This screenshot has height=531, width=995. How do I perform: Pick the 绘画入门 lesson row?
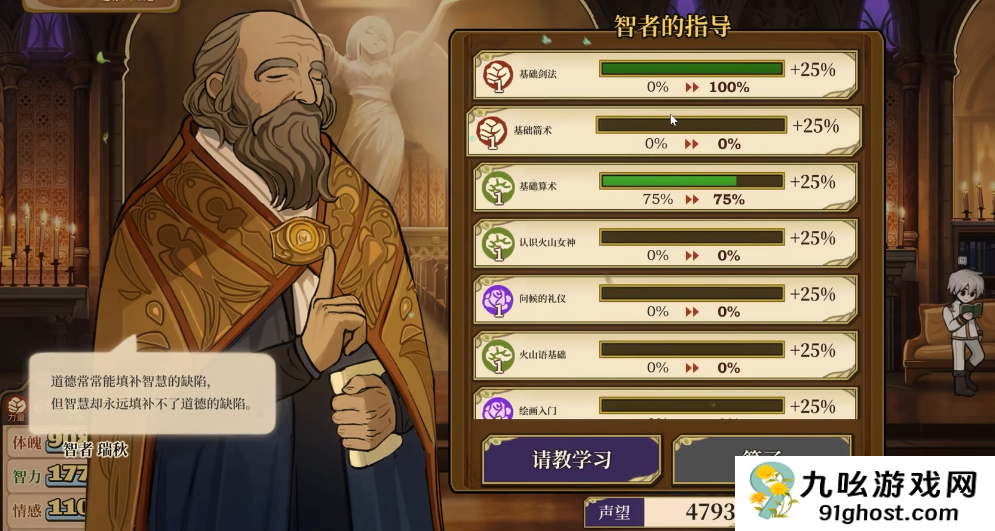pyautogui.click(x=665, y=406)
